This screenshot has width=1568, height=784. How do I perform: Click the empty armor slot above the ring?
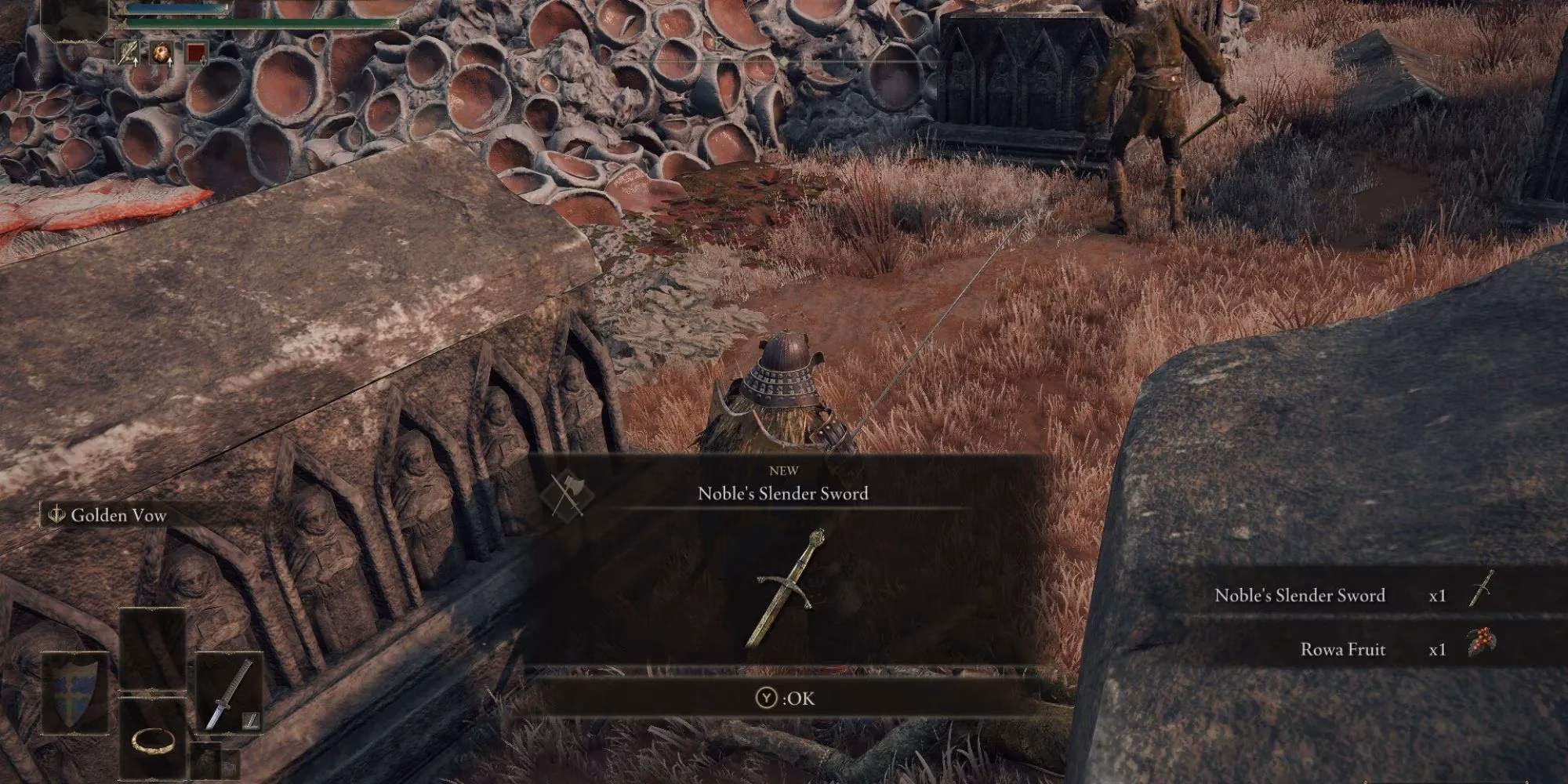(x=152, y=651)
